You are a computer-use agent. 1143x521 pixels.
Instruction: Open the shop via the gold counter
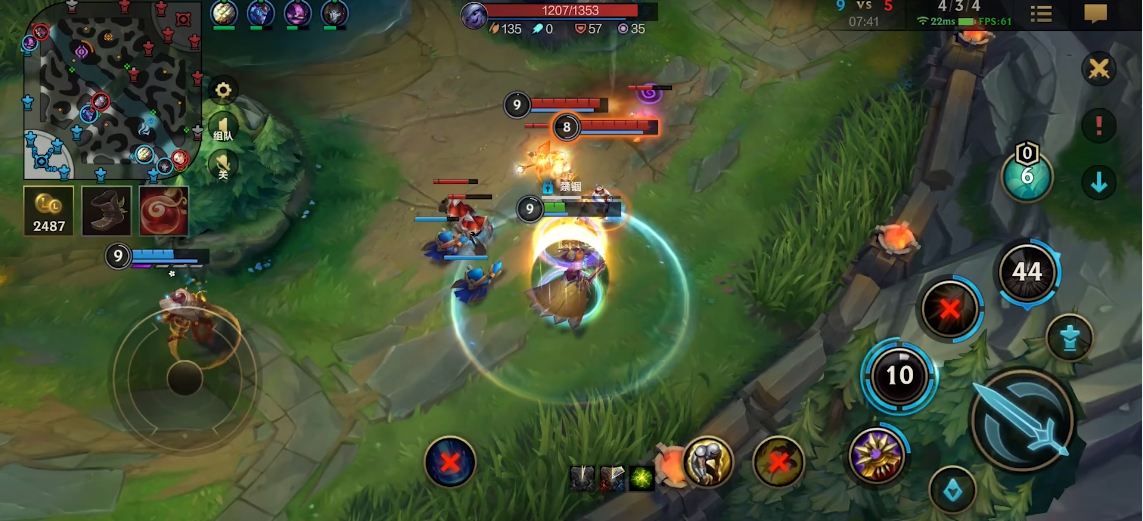tap(49, 212)
